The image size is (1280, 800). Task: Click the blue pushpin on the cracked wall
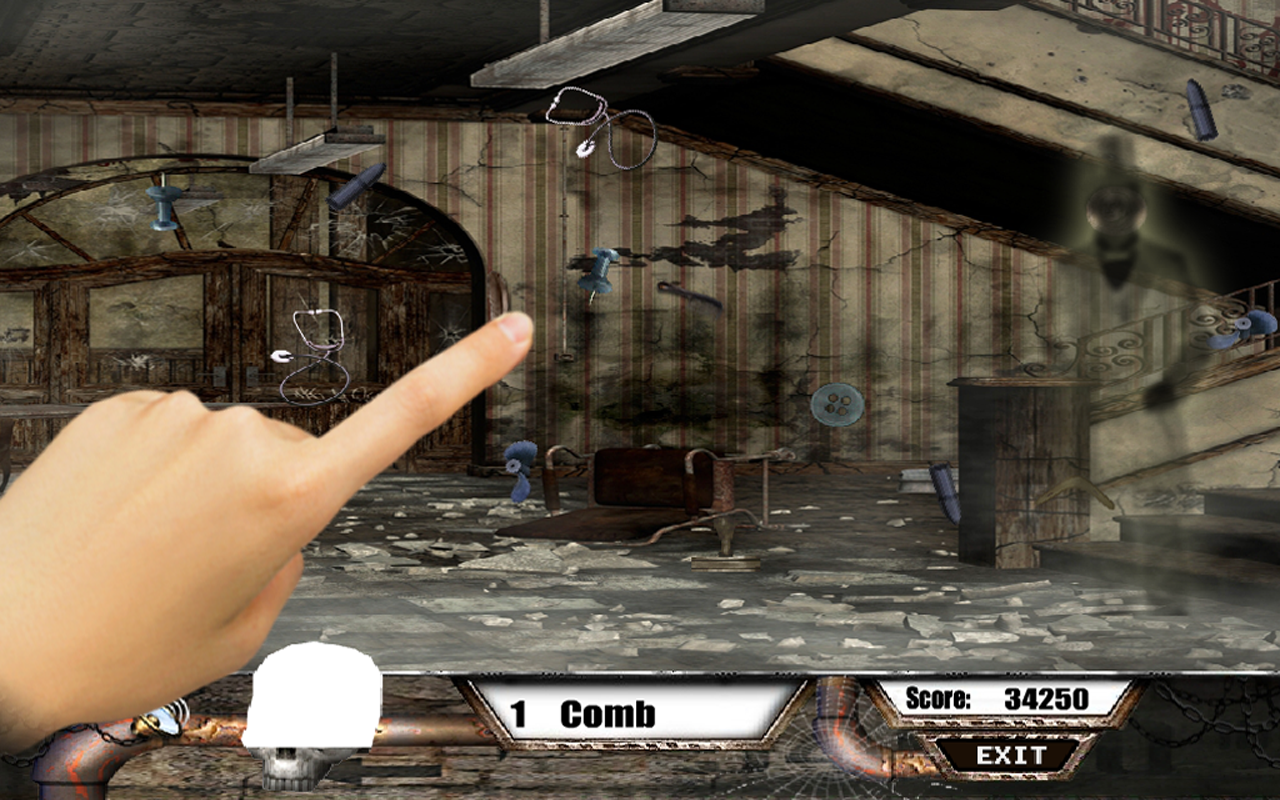tap(596, 272)
